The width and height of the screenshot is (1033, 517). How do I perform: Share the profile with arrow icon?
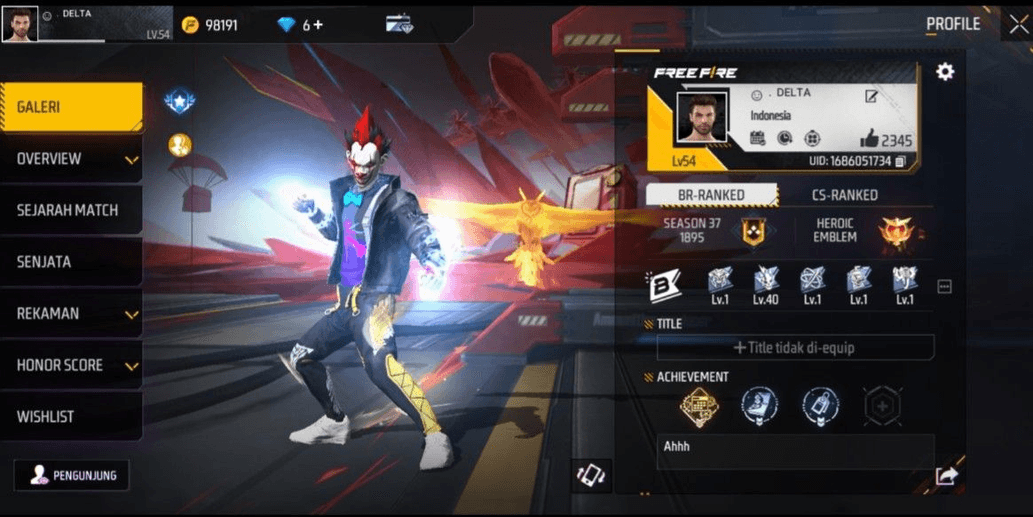[x=946, y=476]
